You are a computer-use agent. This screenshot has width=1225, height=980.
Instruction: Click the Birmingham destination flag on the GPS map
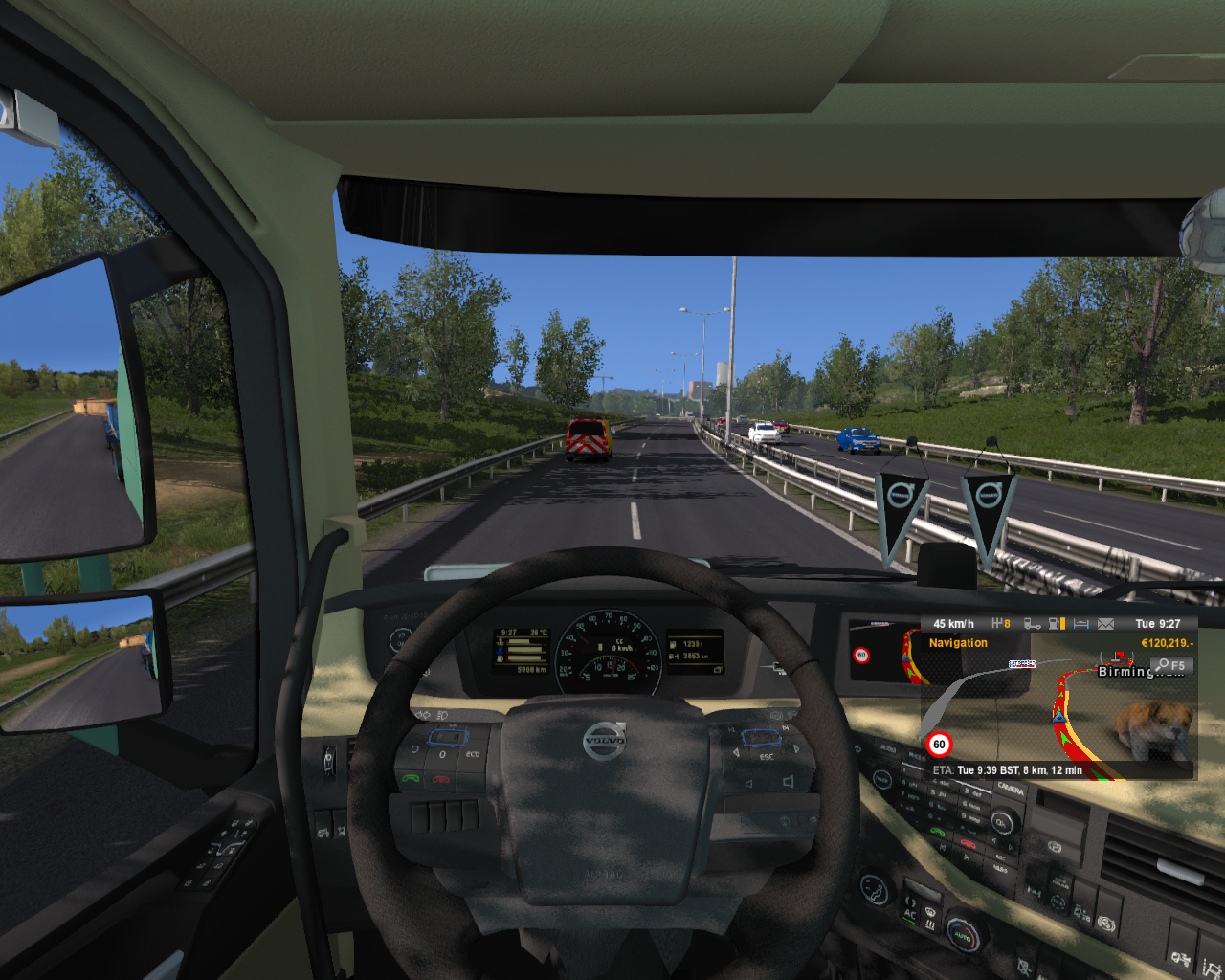coord(1120,655)
